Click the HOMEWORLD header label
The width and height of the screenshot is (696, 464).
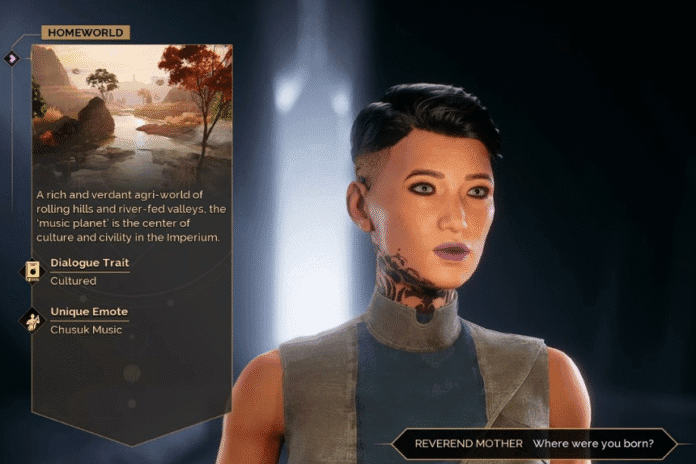point(85,33)
